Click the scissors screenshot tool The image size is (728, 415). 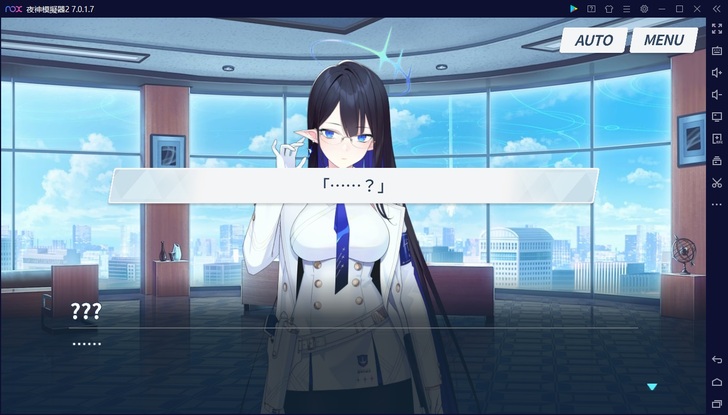click(716, 183)
